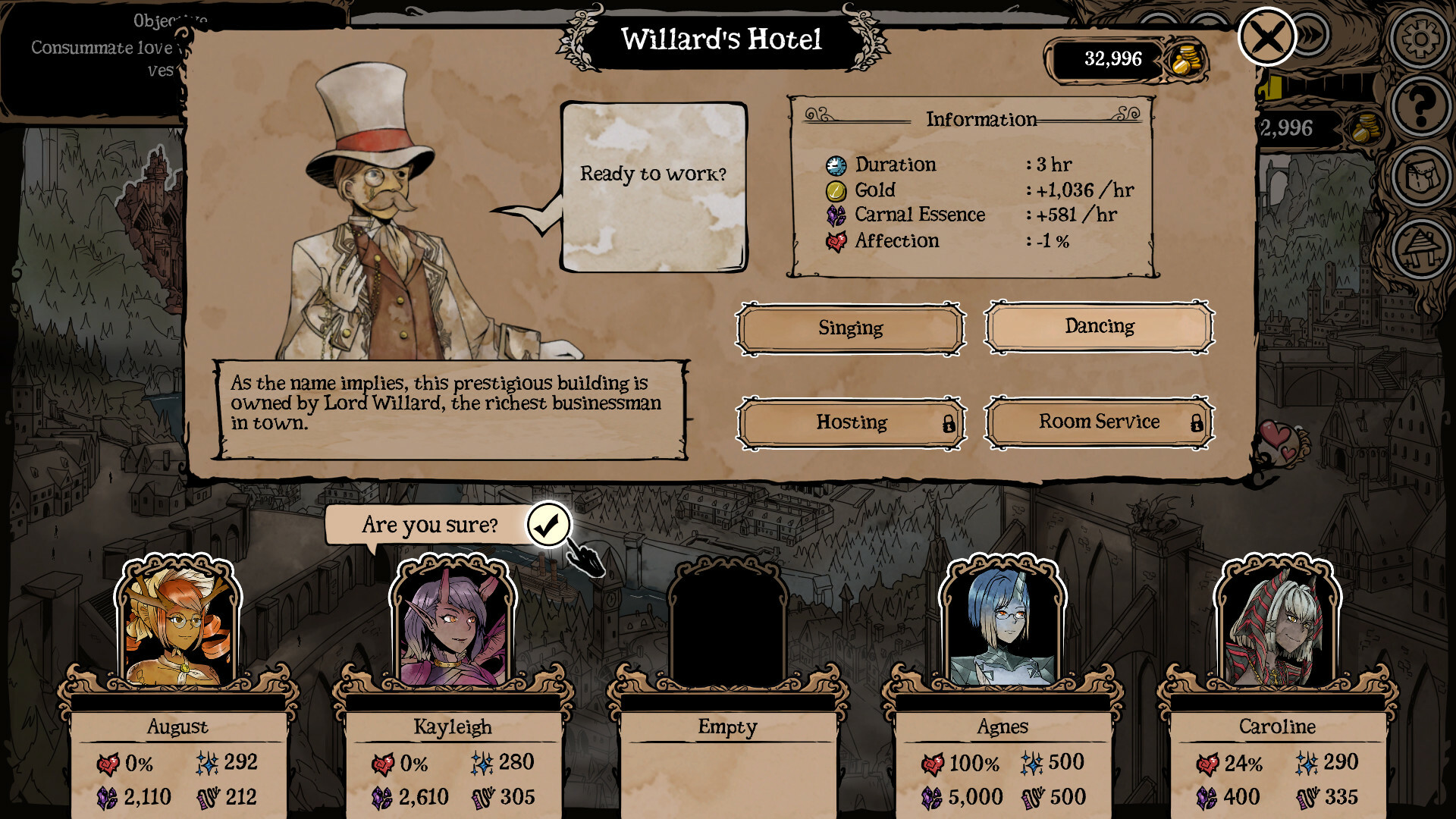The height and width of the screenshot is (819, 1456).
Task: Select the Singing work option
Action: [x=850, y=328]
